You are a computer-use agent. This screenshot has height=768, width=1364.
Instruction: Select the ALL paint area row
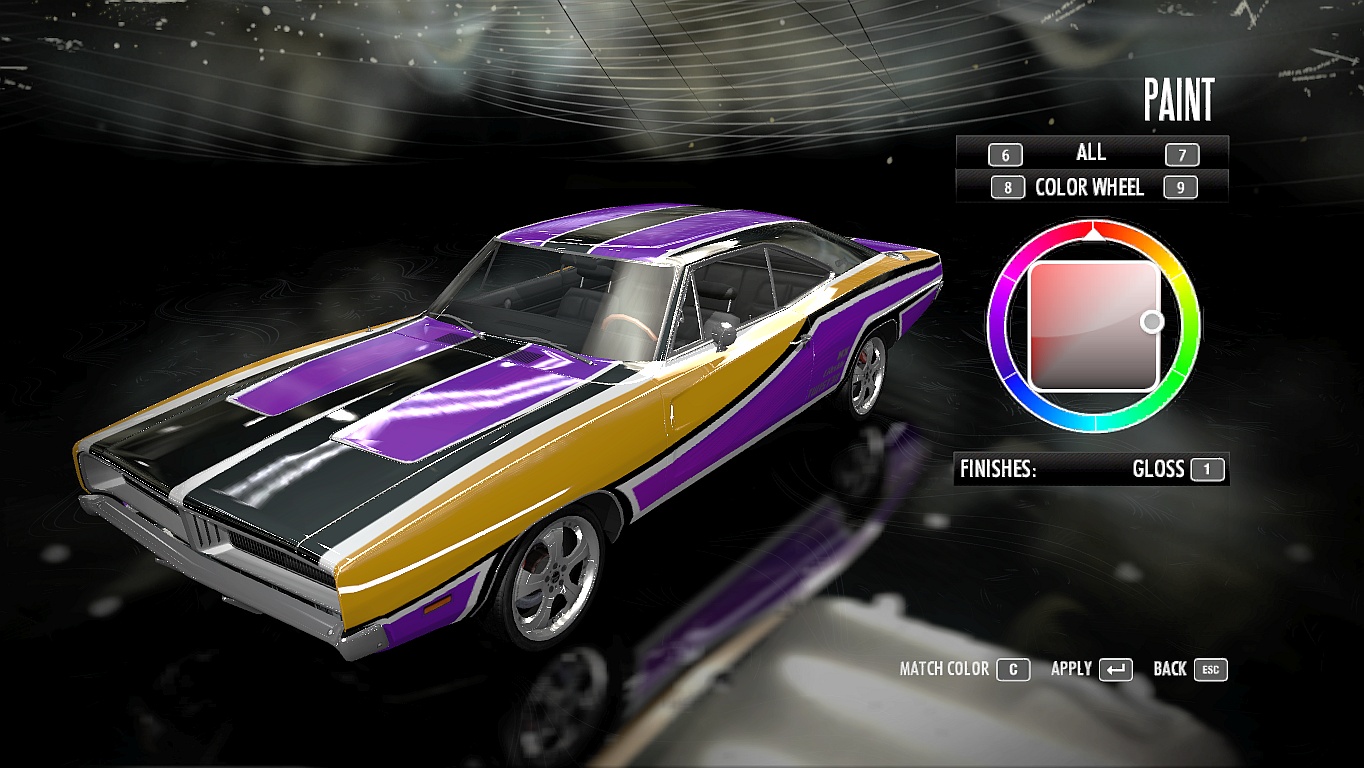[1091, 153]
